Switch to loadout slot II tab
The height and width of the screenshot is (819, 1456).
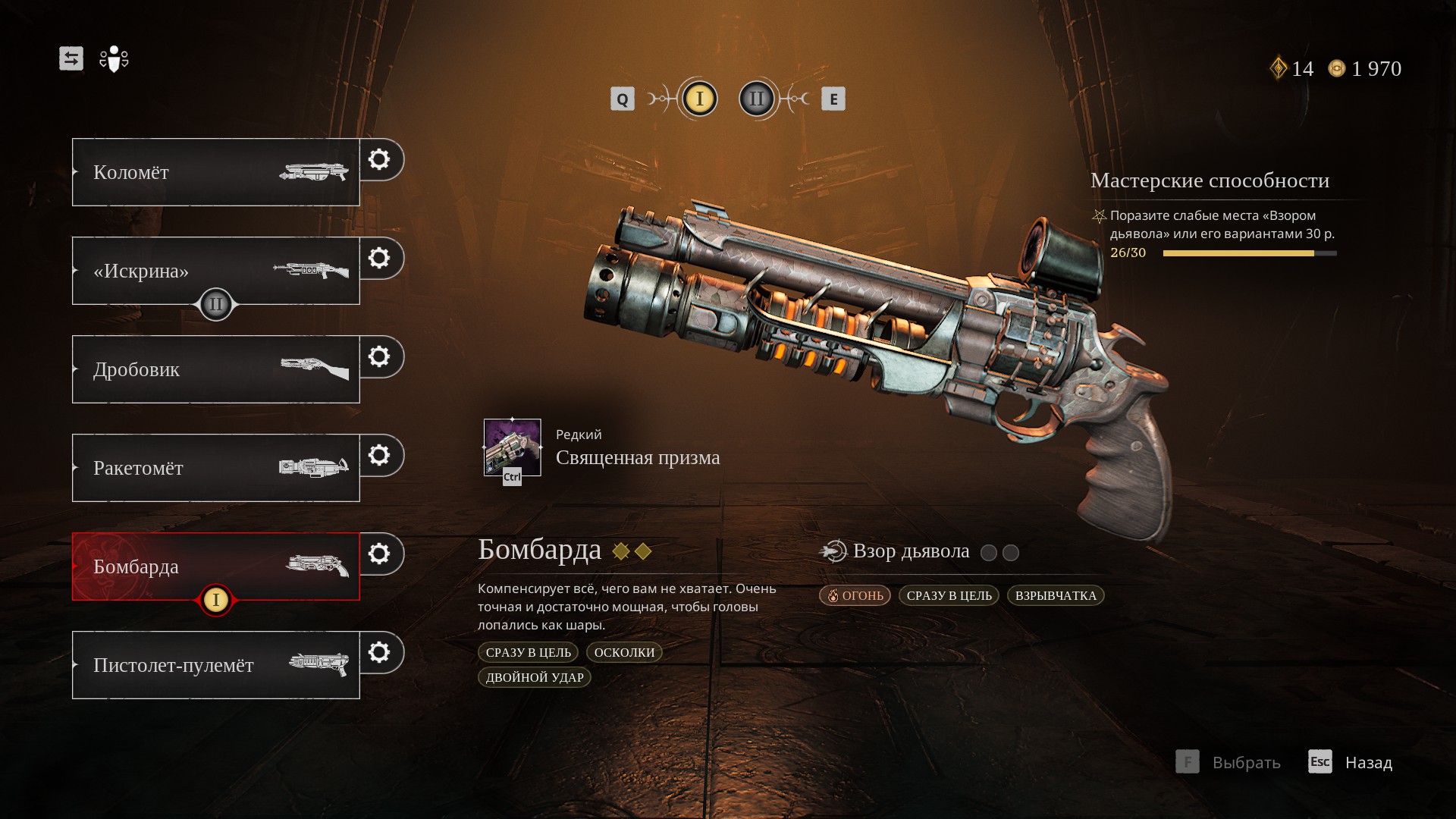pyautogui.click(x=757, y=99)
